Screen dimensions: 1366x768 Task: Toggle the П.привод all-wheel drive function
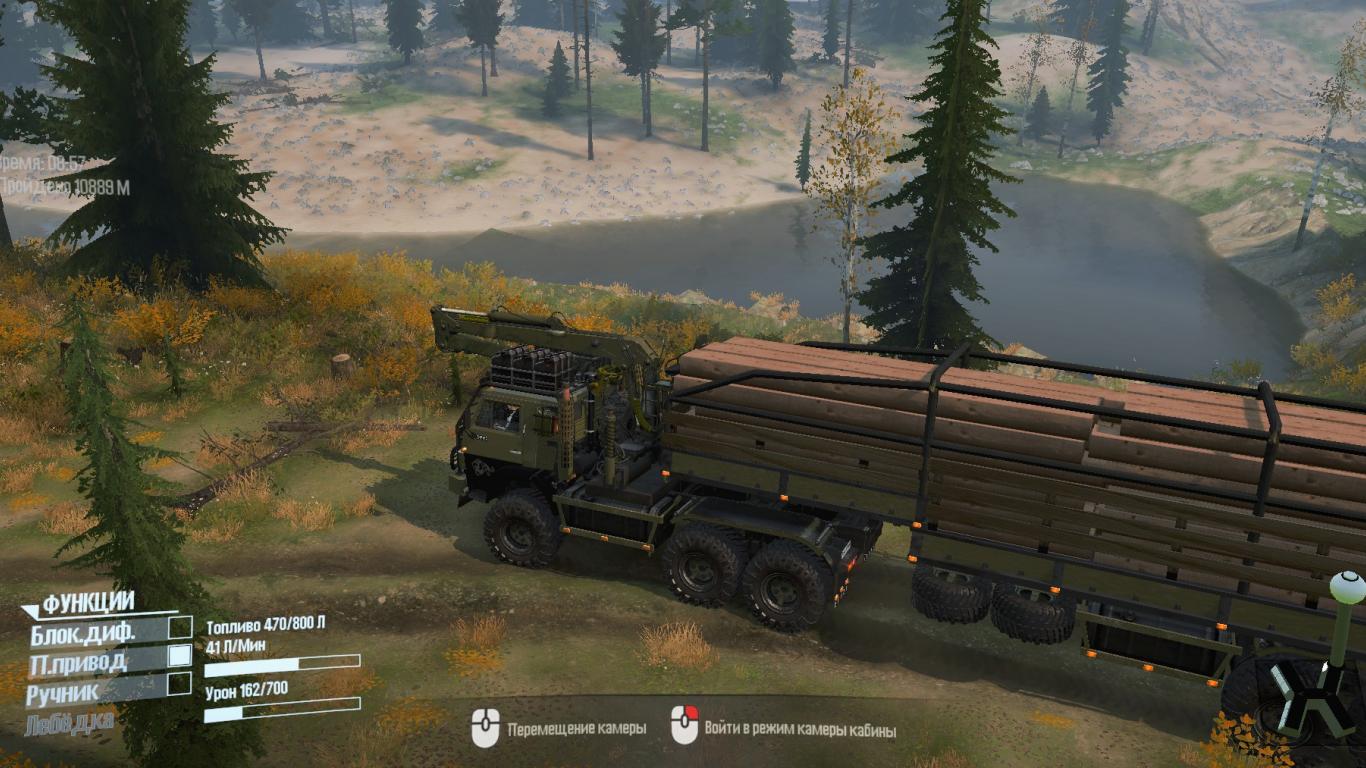[x=180, y=656]
